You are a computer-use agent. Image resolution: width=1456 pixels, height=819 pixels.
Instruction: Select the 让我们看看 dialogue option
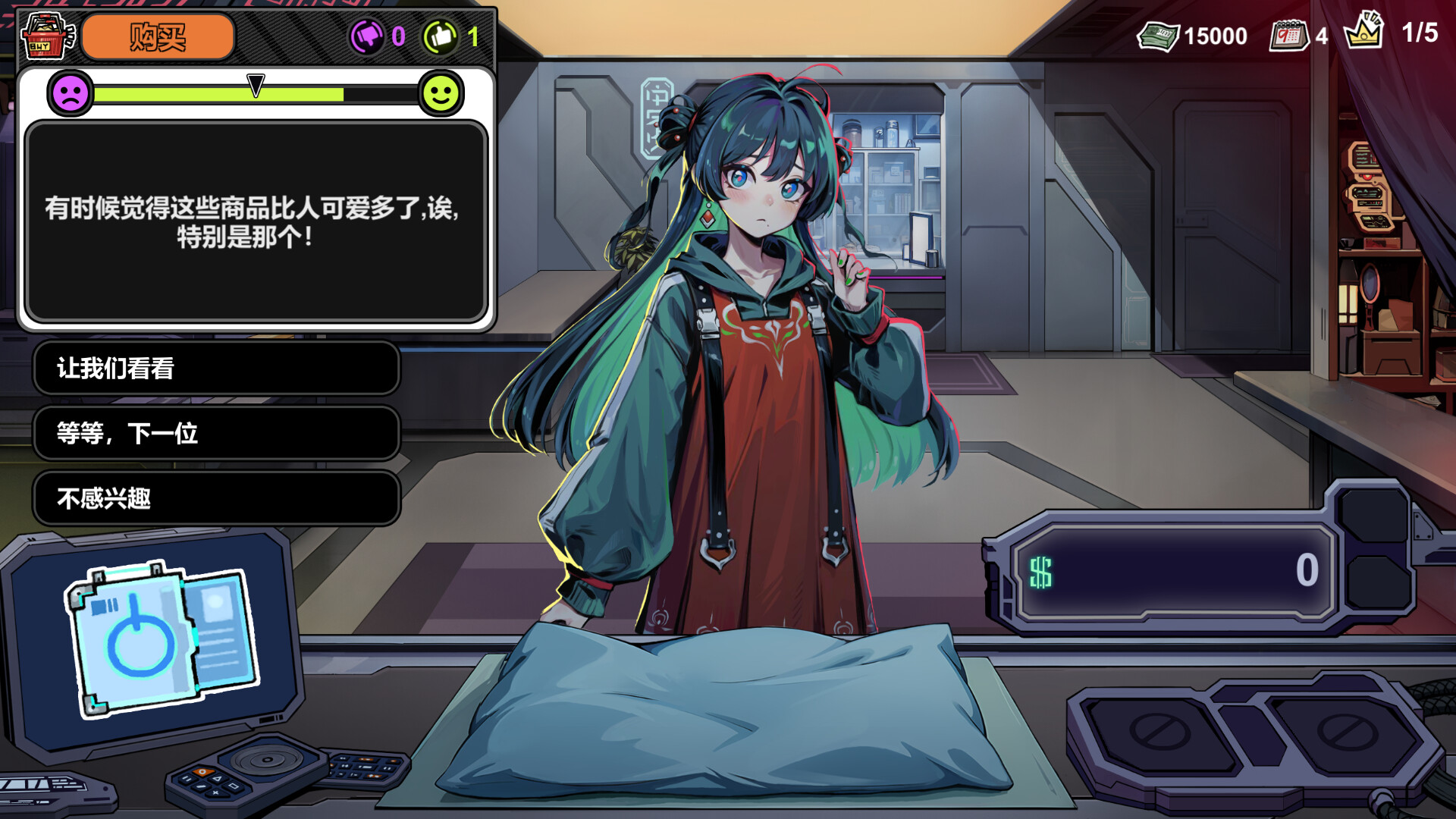click(216, 369)
